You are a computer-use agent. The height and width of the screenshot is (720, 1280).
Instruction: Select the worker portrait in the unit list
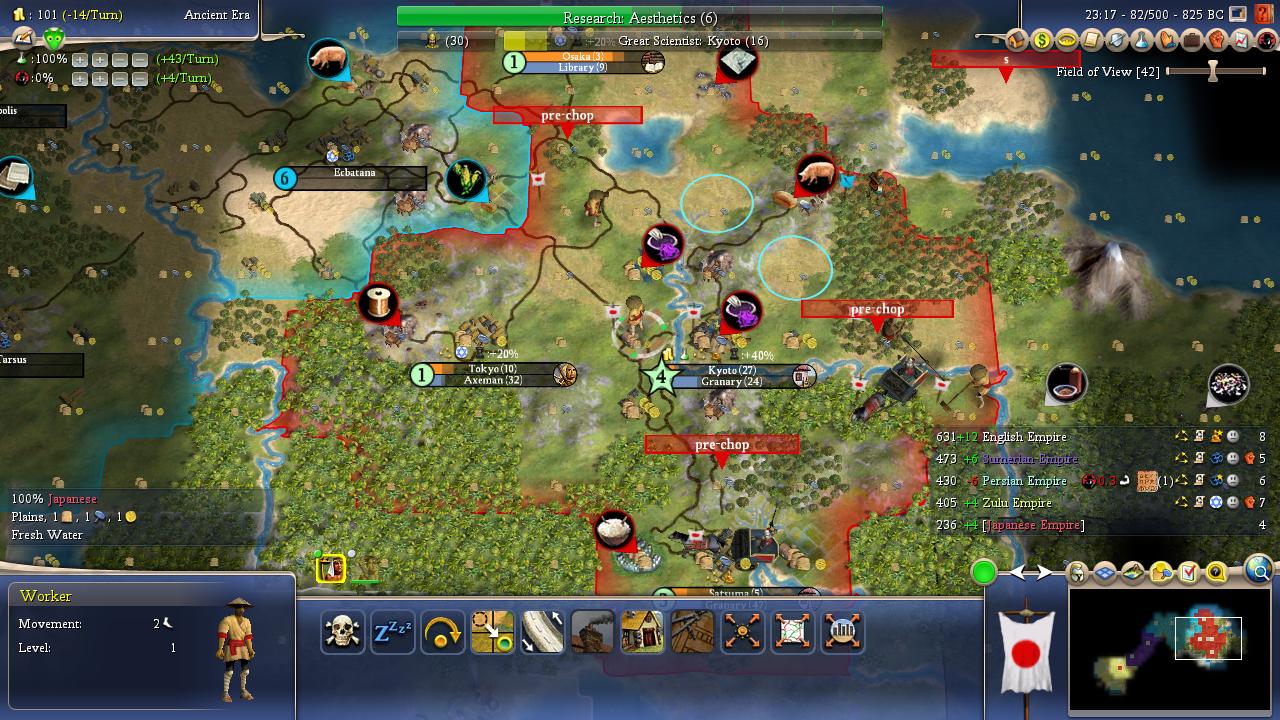click(x=331, y=569)
